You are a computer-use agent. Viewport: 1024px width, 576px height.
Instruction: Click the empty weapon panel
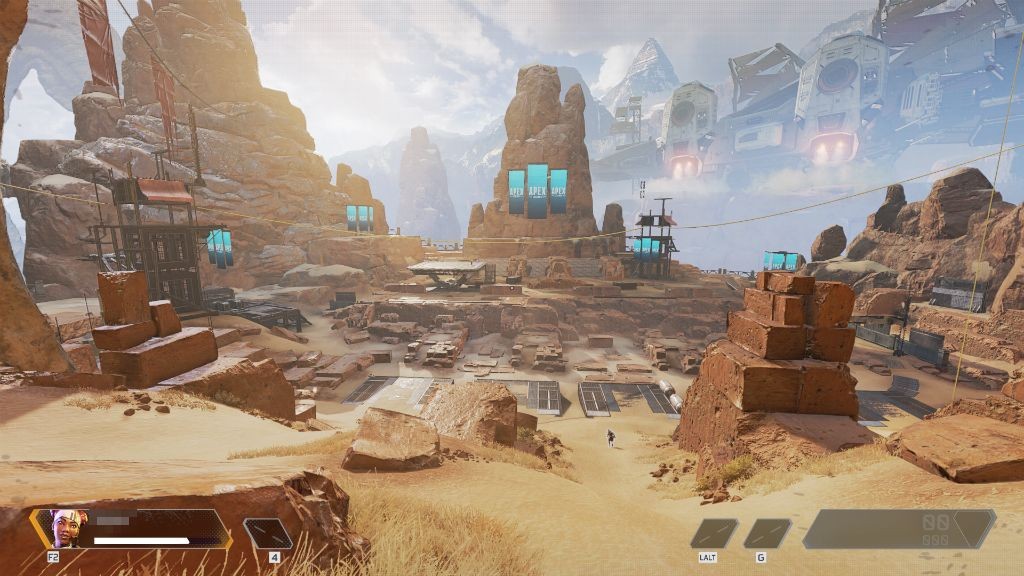(x=898, y=528)
